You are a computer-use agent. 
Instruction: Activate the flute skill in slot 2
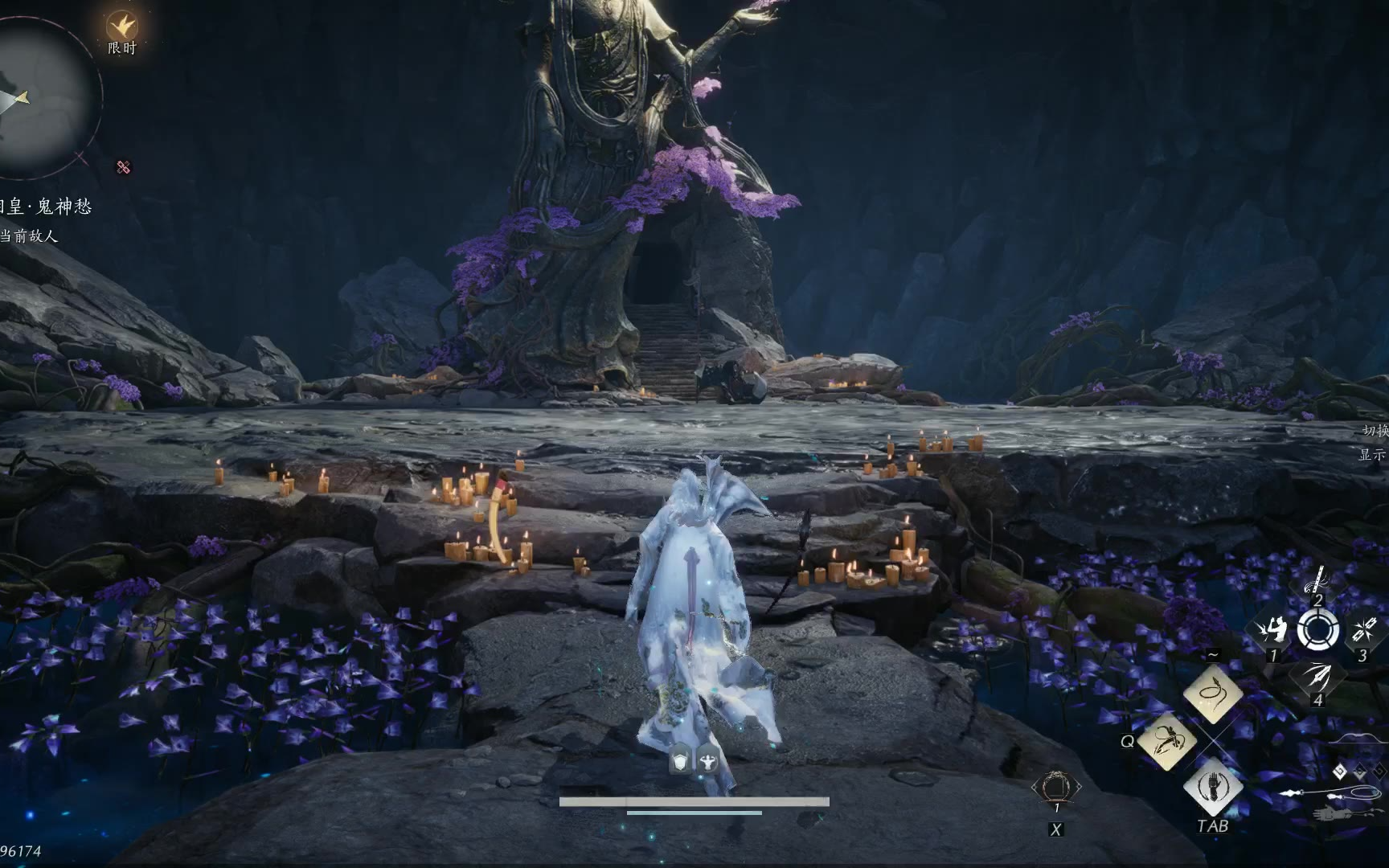pos(1317,579)
